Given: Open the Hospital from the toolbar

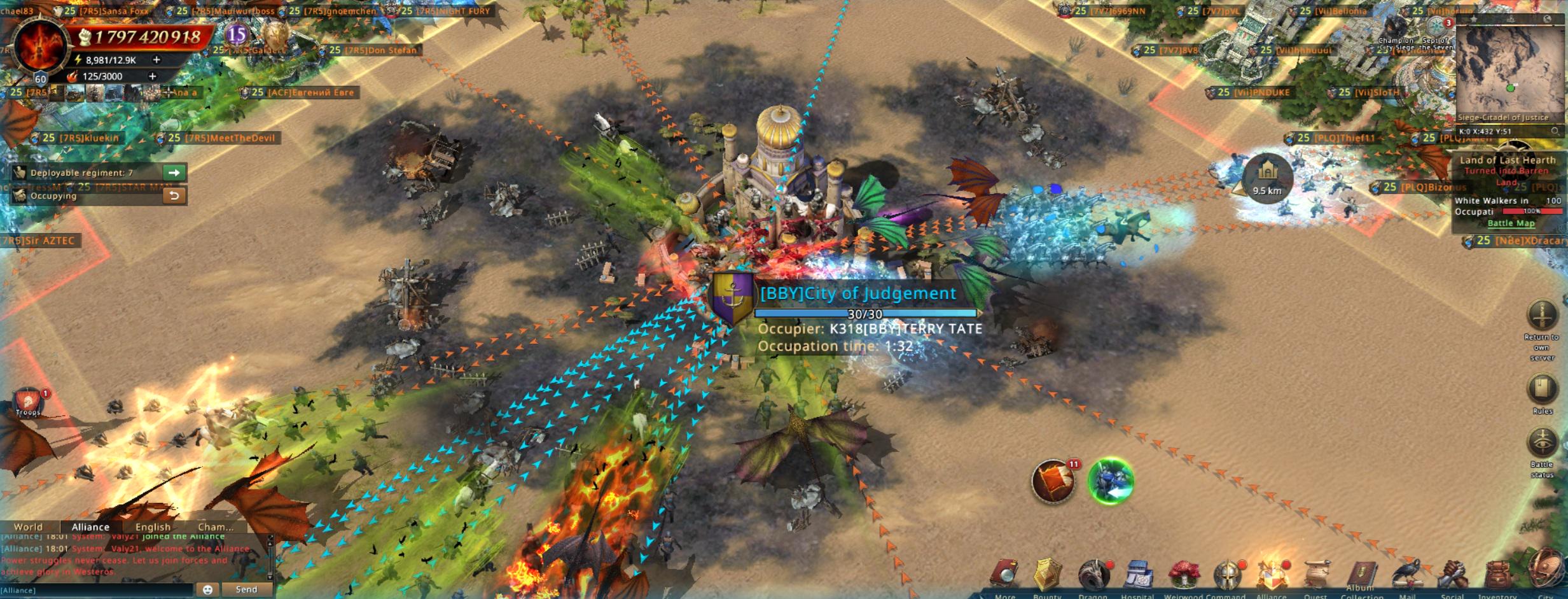Looking at the screenshot, I should (1137, 575).
